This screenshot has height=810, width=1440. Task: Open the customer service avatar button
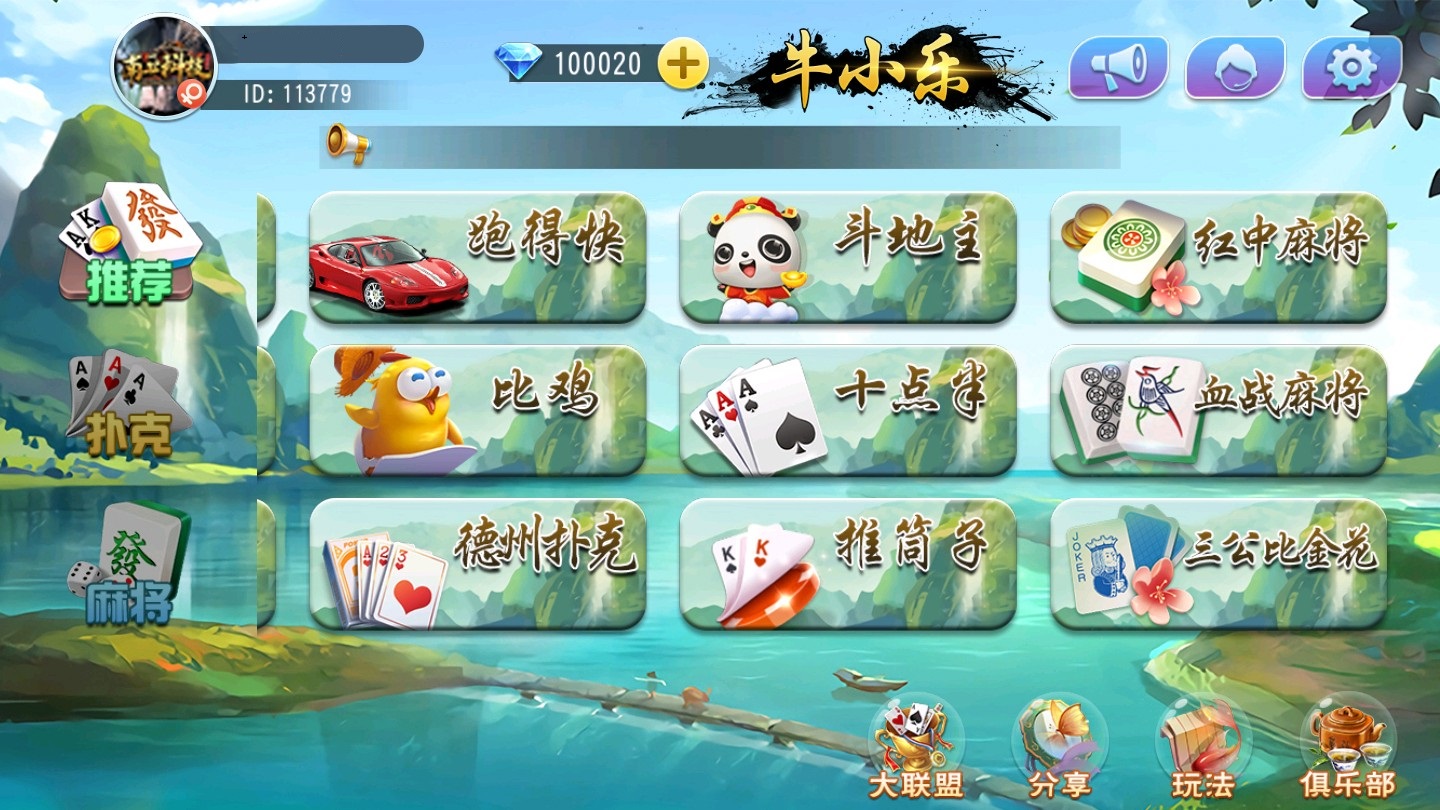coord(1235,67)
